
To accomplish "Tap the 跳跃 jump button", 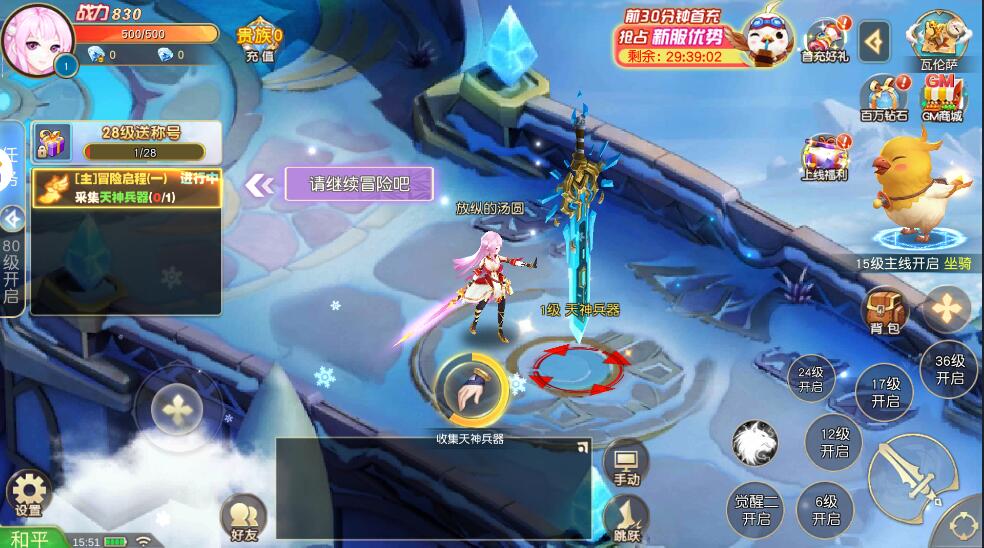I will [x=627, y=517].
